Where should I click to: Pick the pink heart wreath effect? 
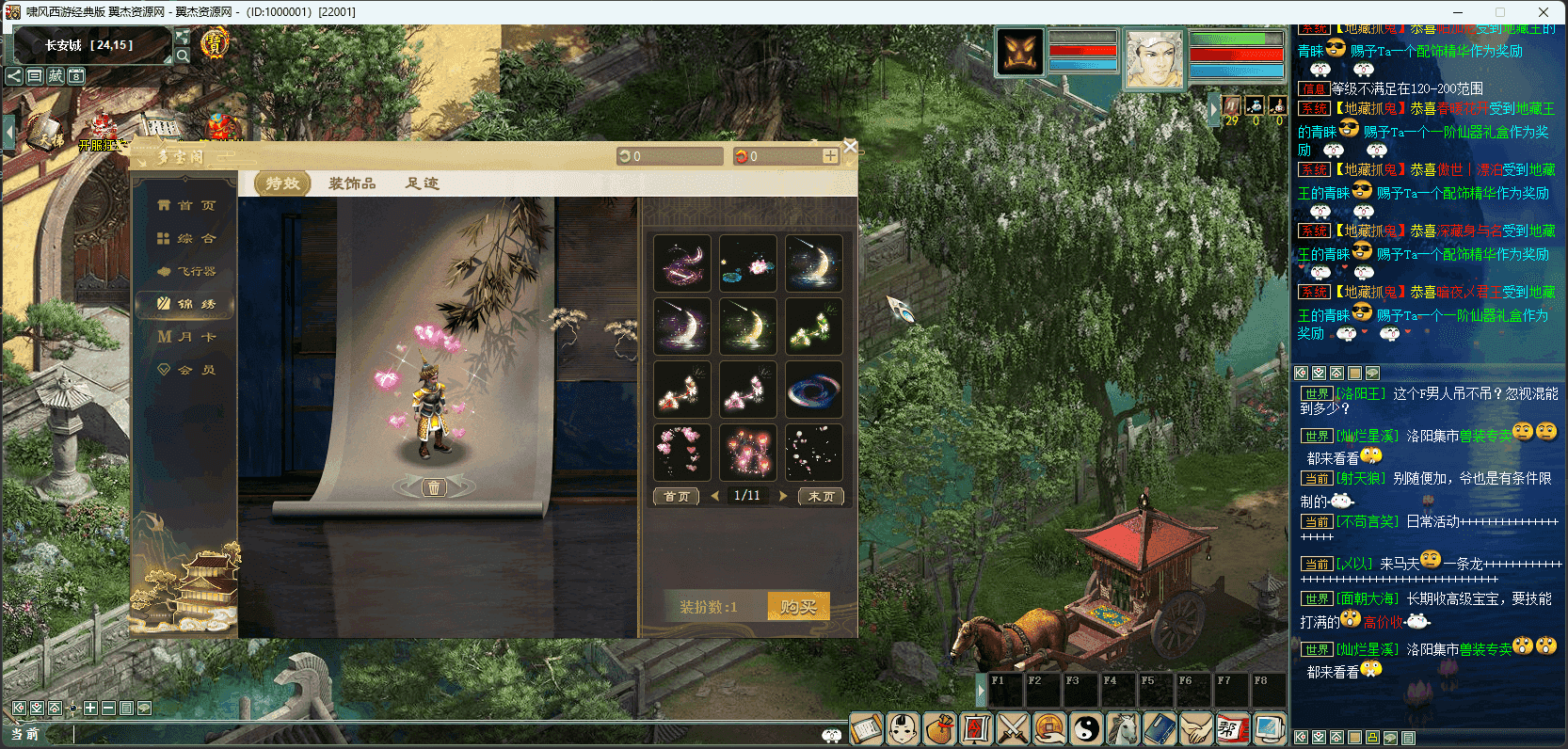682,453
